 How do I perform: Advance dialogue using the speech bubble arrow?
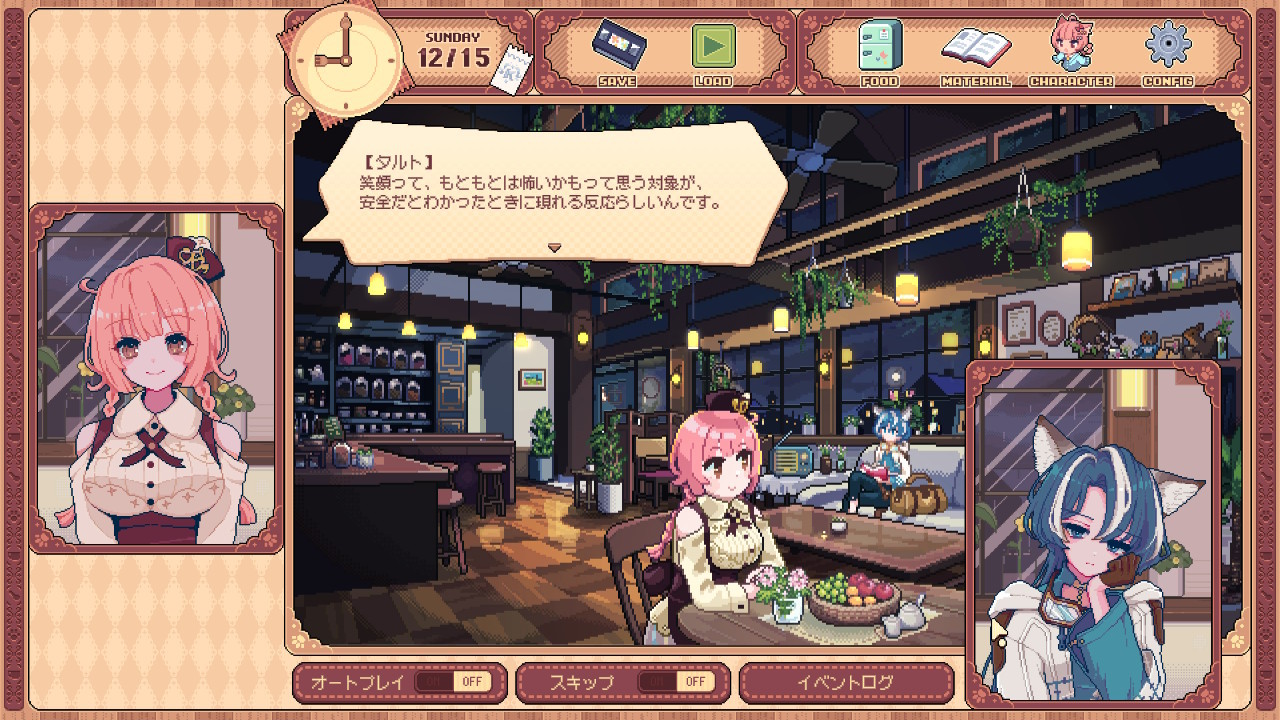coord(554,247)
